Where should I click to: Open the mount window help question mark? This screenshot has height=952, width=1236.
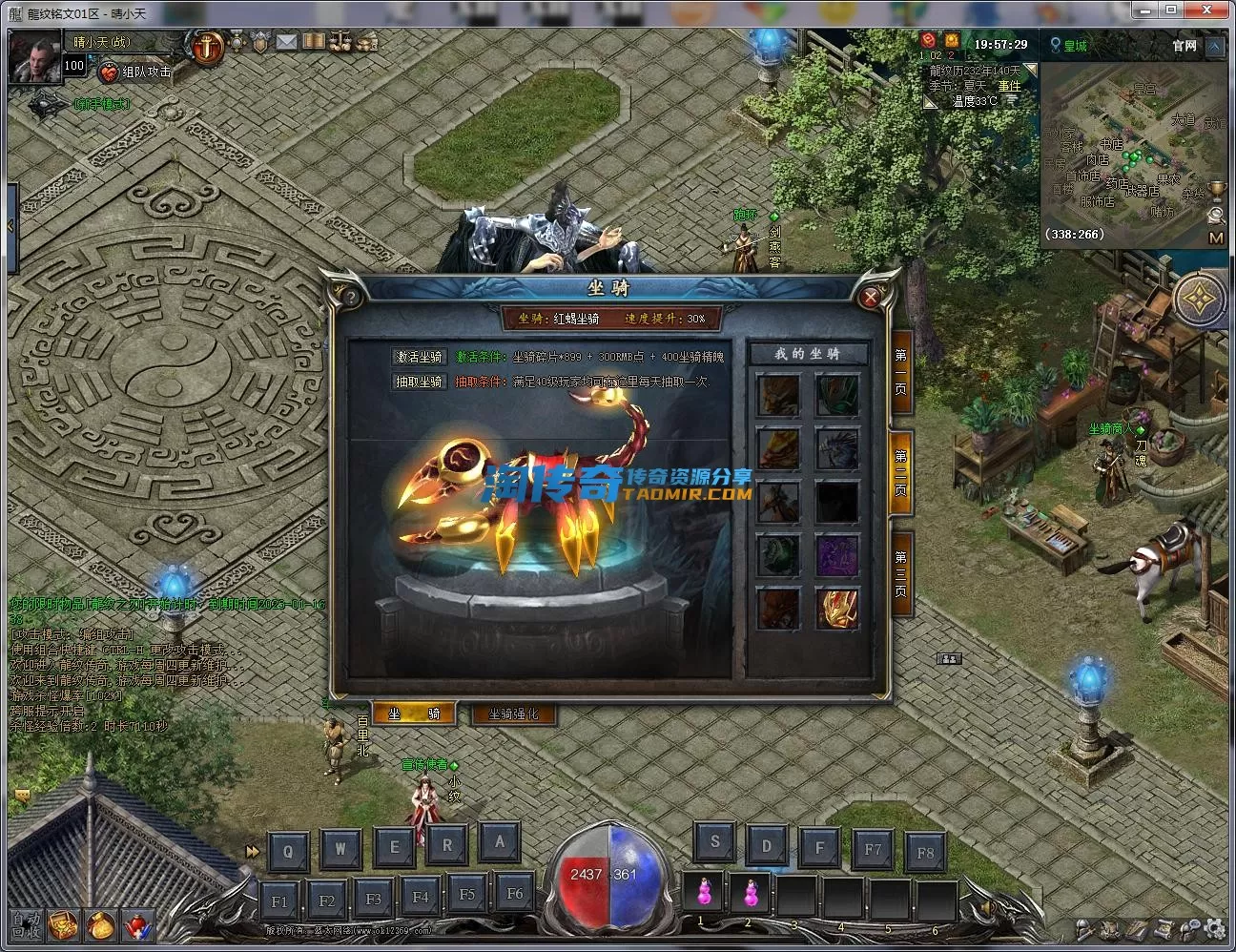351,298
